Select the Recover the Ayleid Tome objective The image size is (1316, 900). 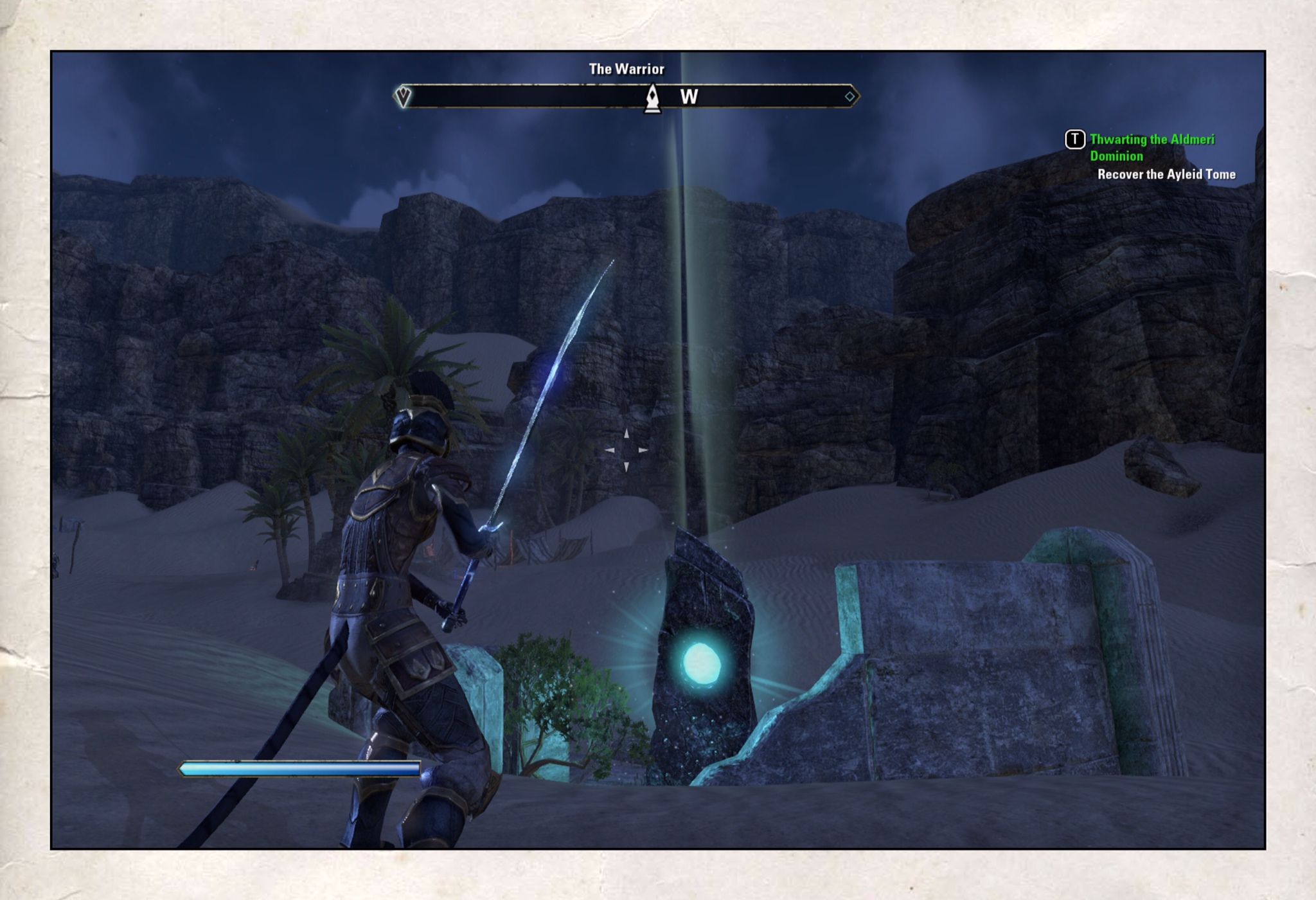click(x=1166, y=174)
